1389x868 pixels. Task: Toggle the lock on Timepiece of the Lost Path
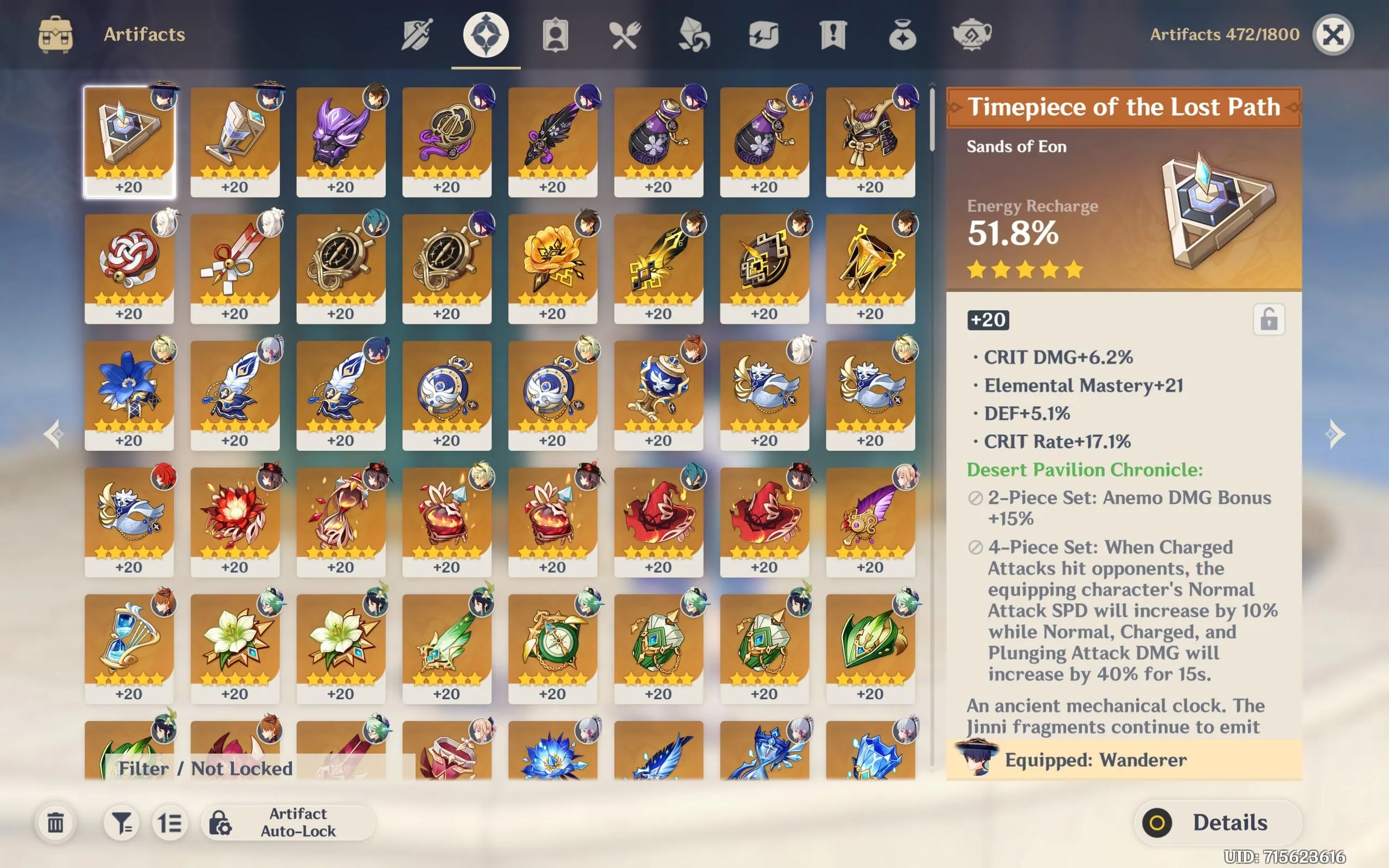(1270, 320)
